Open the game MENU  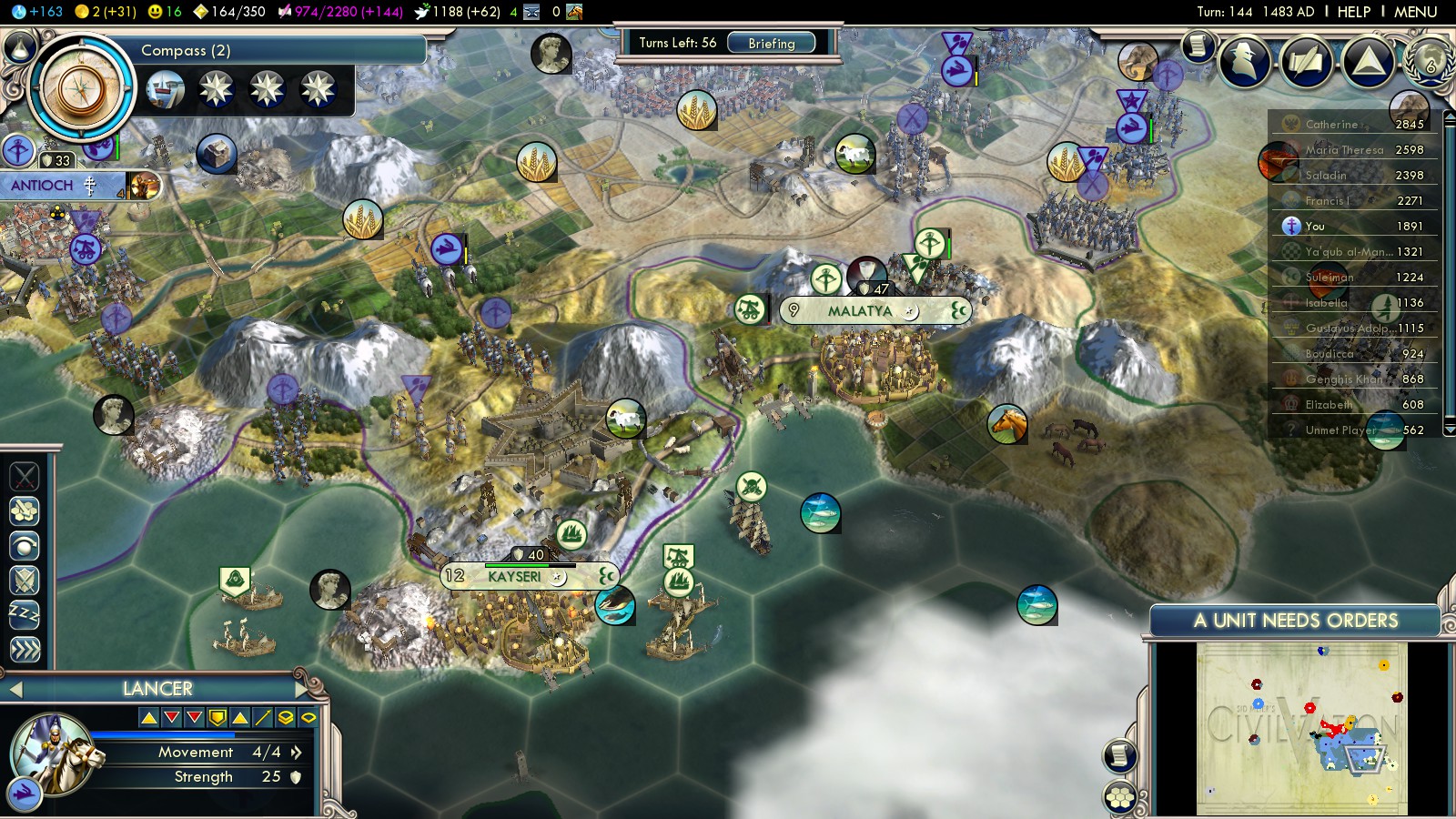1415,12
